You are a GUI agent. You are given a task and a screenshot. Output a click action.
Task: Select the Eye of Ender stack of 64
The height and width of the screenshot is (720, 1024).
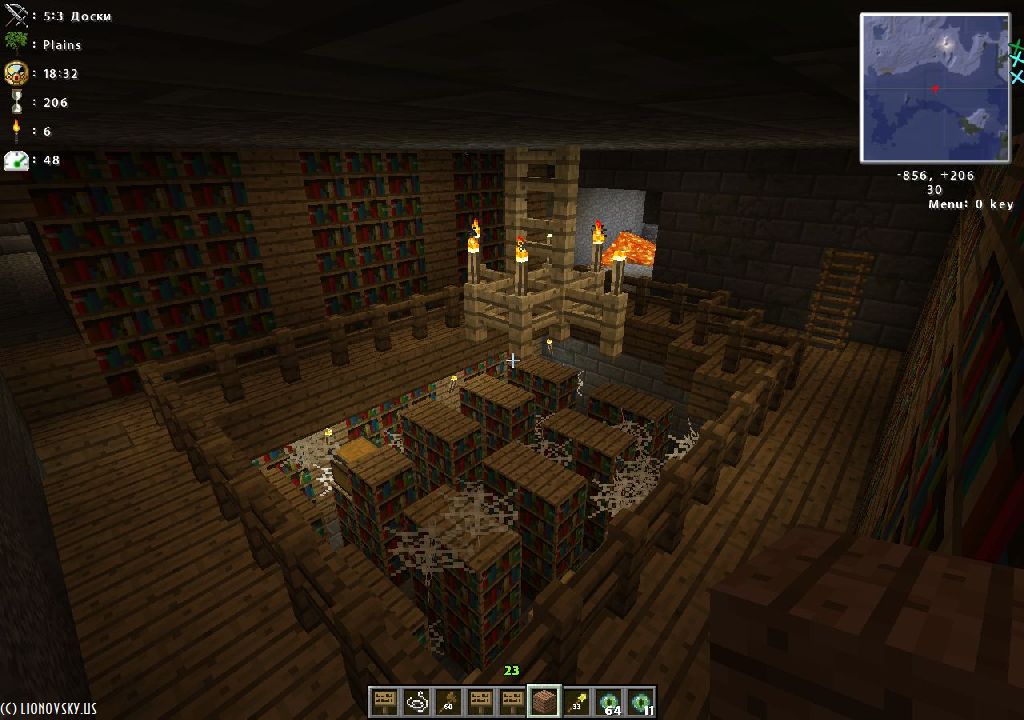608,701
